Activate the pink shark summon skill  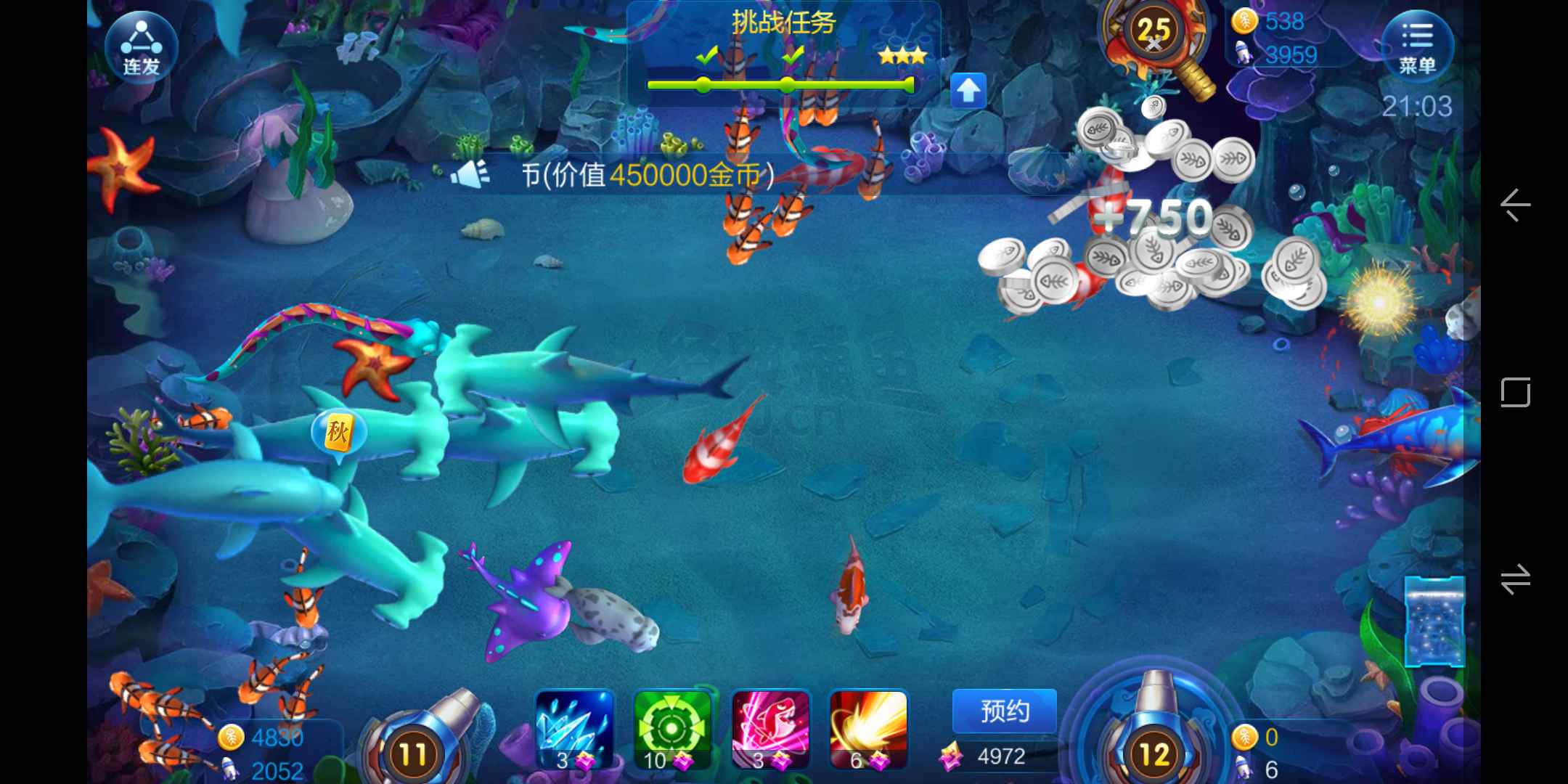coord(769,728)
